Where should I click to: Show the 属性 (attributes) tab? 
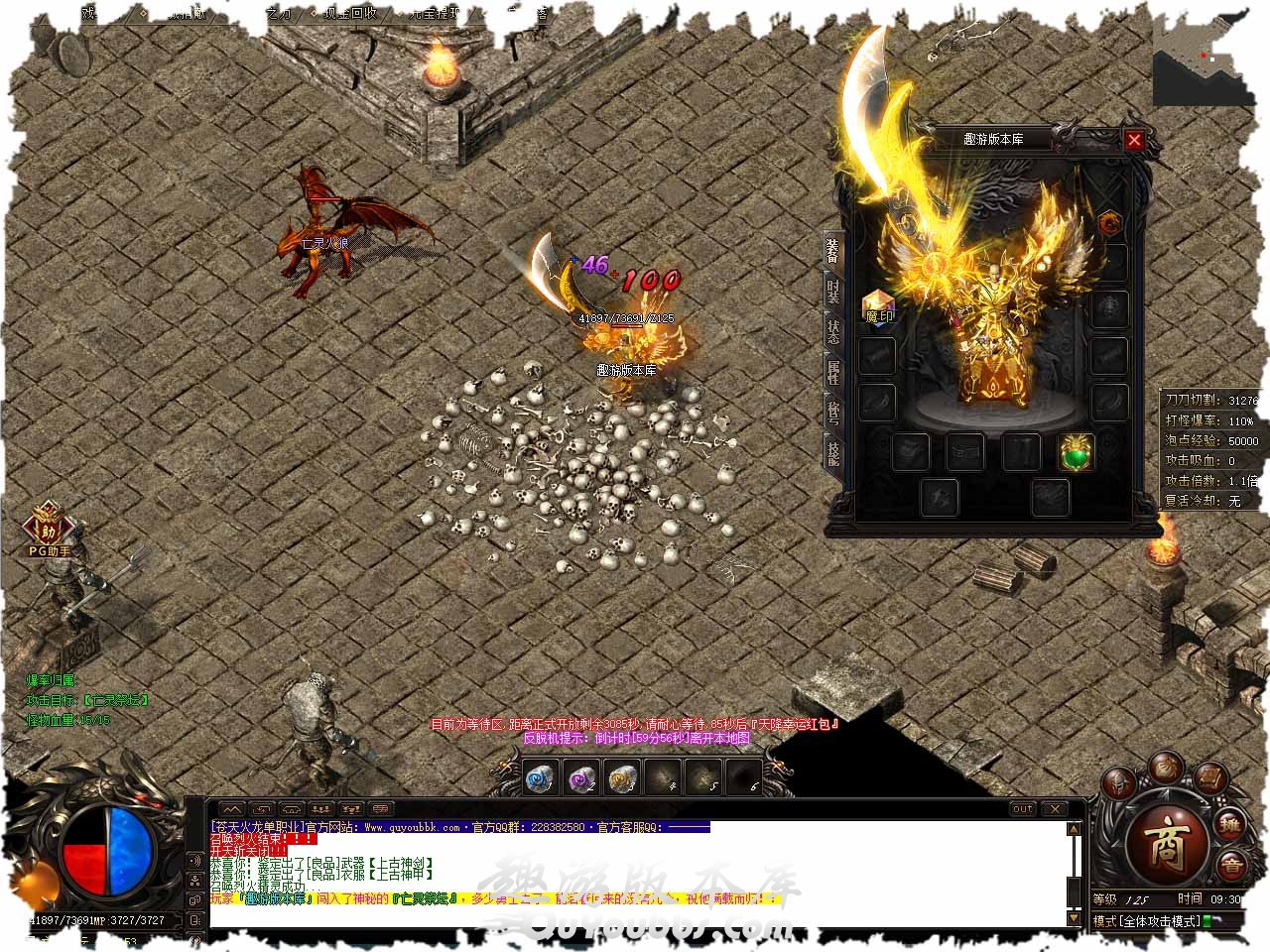tap(833, 373)
